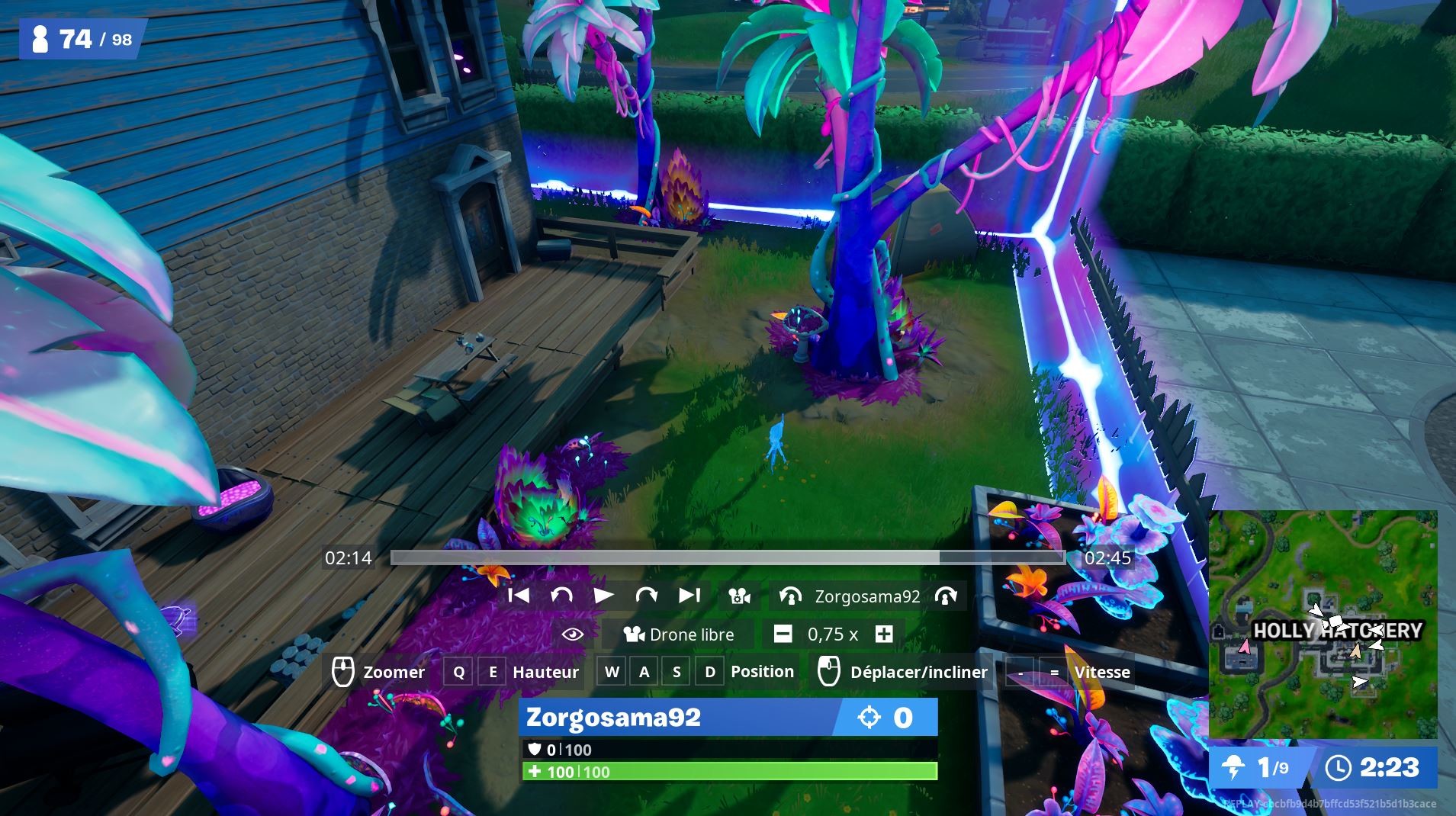
Task: Switch to the previous player
Action: pyautogui.click(x=790, y=596)
